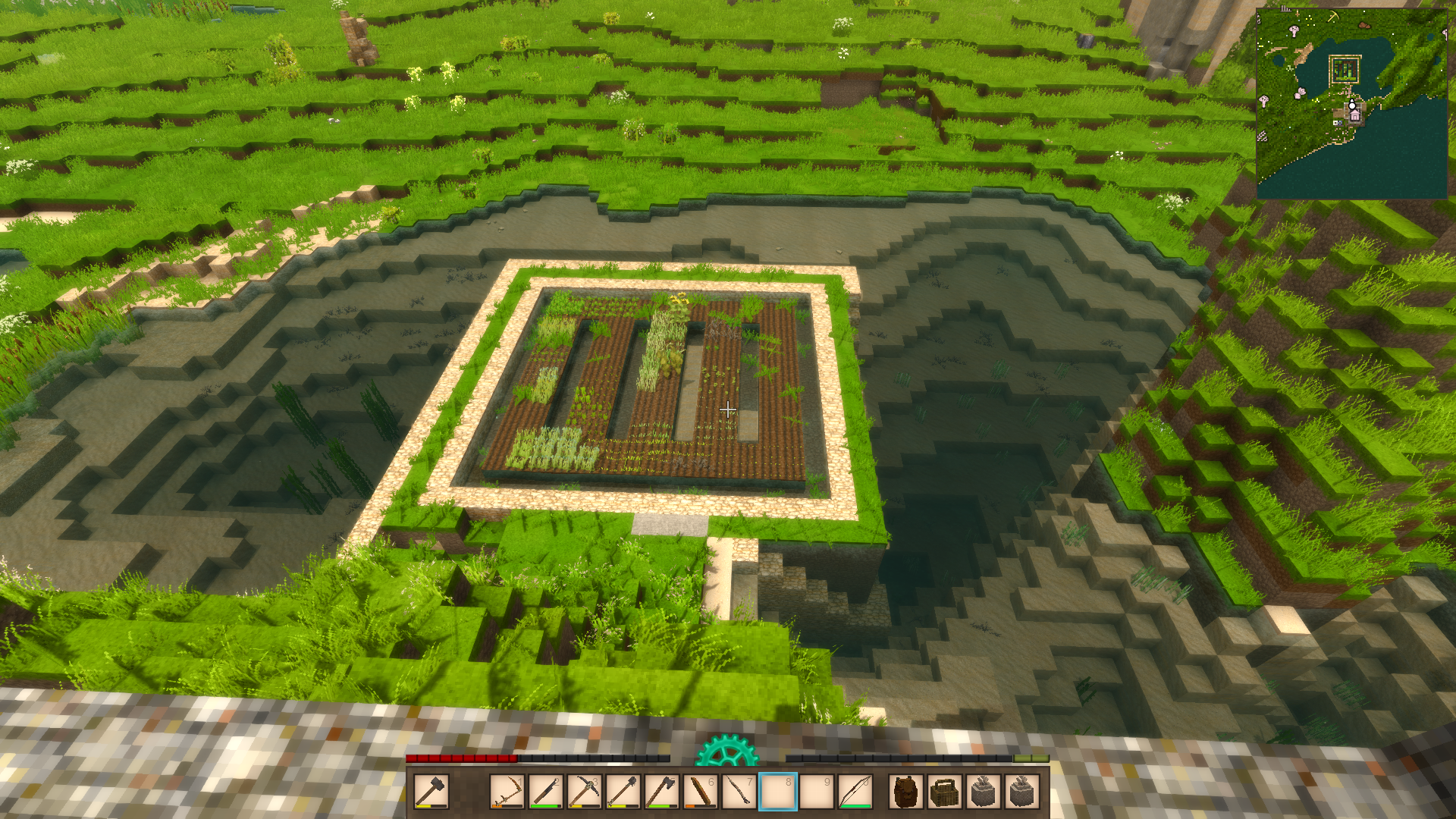
Task: Click the minimap in the top-right corner
Action: tap(1351, 103)
